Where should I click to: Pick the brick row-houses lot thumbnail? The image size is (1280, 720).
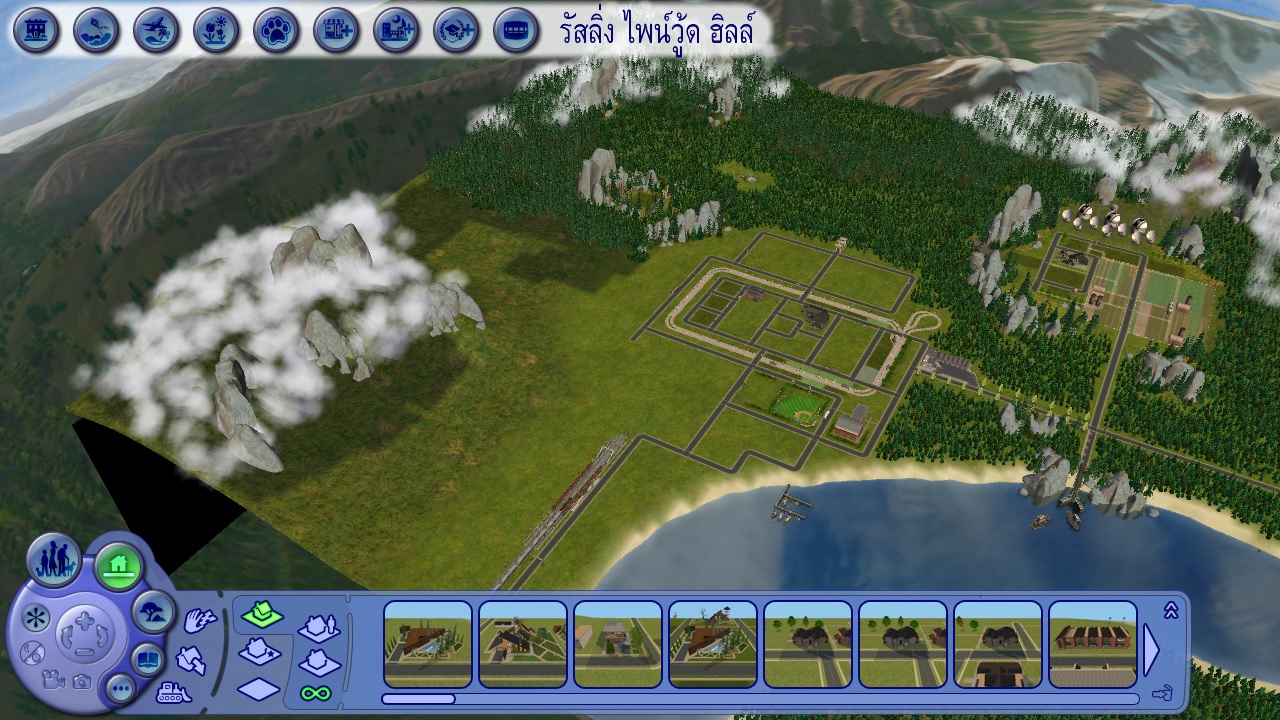tap(1093, 643)
